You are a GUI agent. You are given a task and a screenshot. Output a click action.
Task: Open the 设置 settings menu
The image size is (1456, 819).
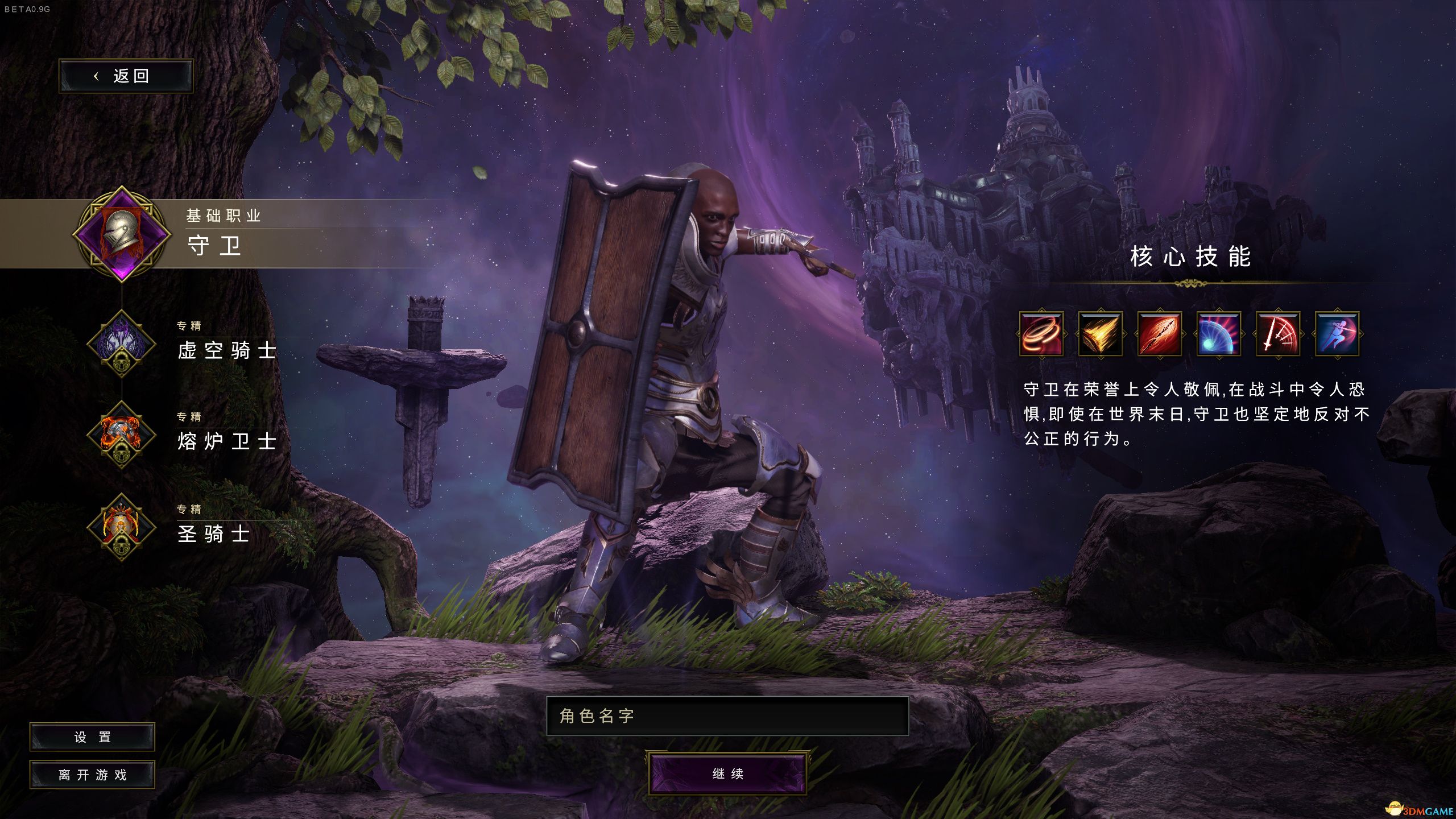coord(92,737)
